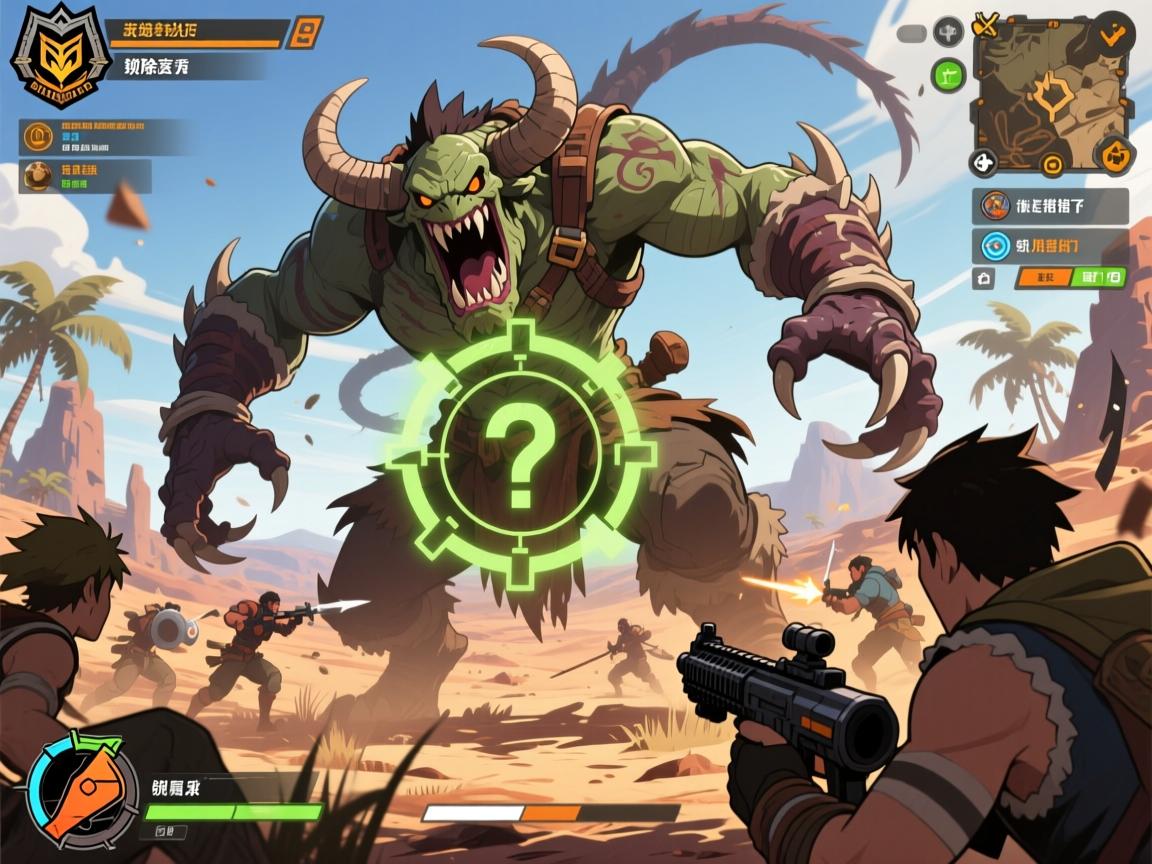Select the orange square icon beside the title bar

[x=305, y=33]
